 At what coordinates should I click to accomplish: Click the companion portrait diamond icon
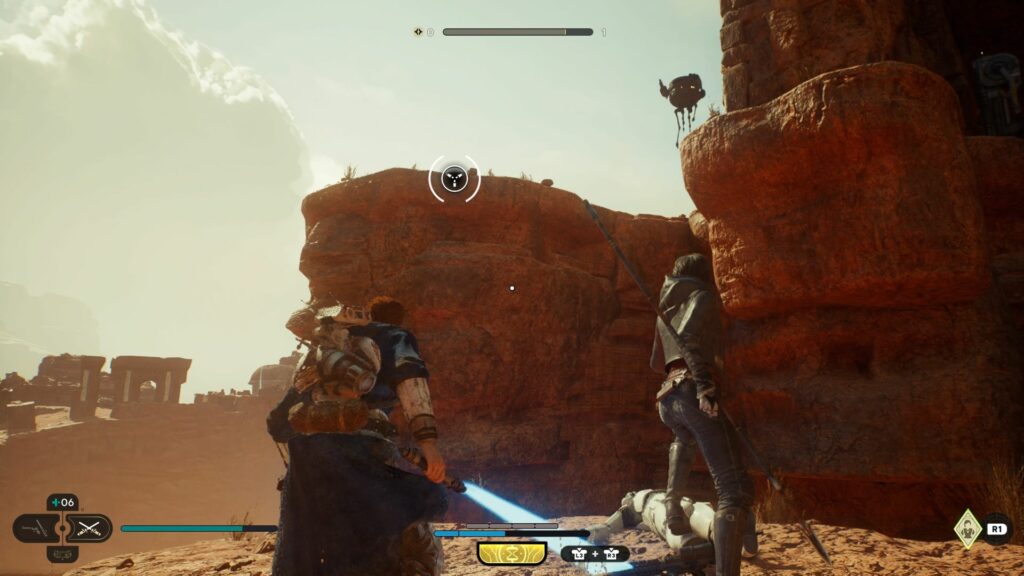click(x=966, y=526)
